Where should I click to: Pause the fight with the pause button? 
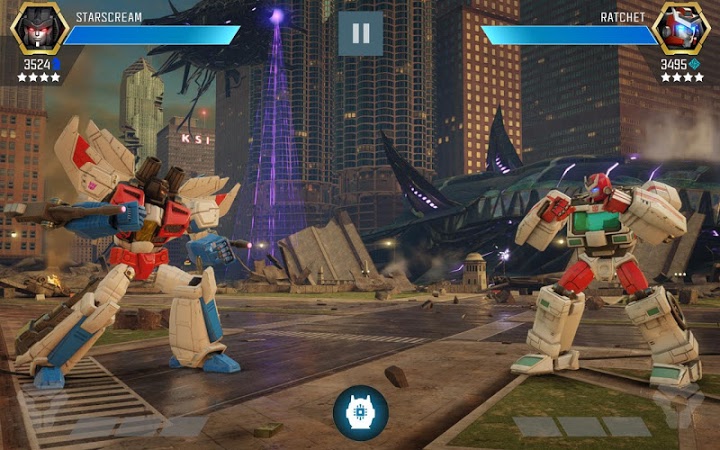click(360, 33)
